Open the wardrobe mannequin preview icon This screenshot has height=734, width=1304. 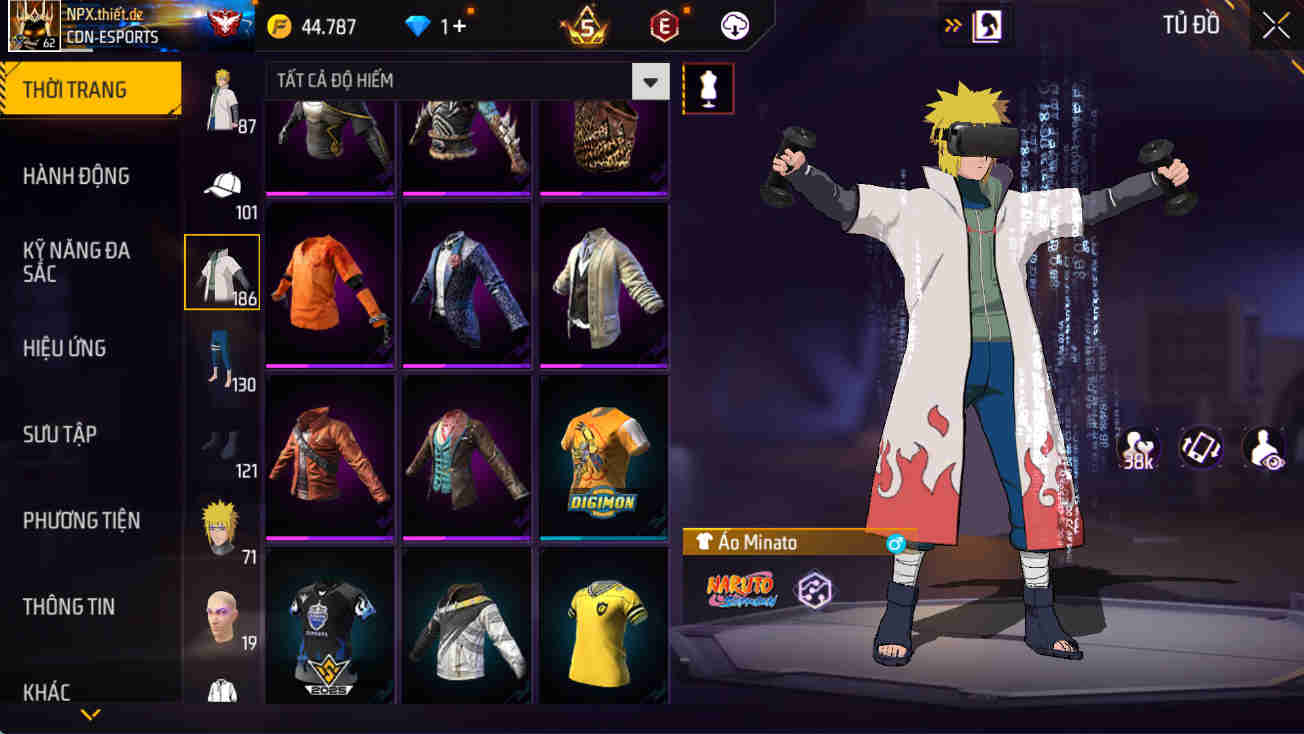(x=708, y=88)
